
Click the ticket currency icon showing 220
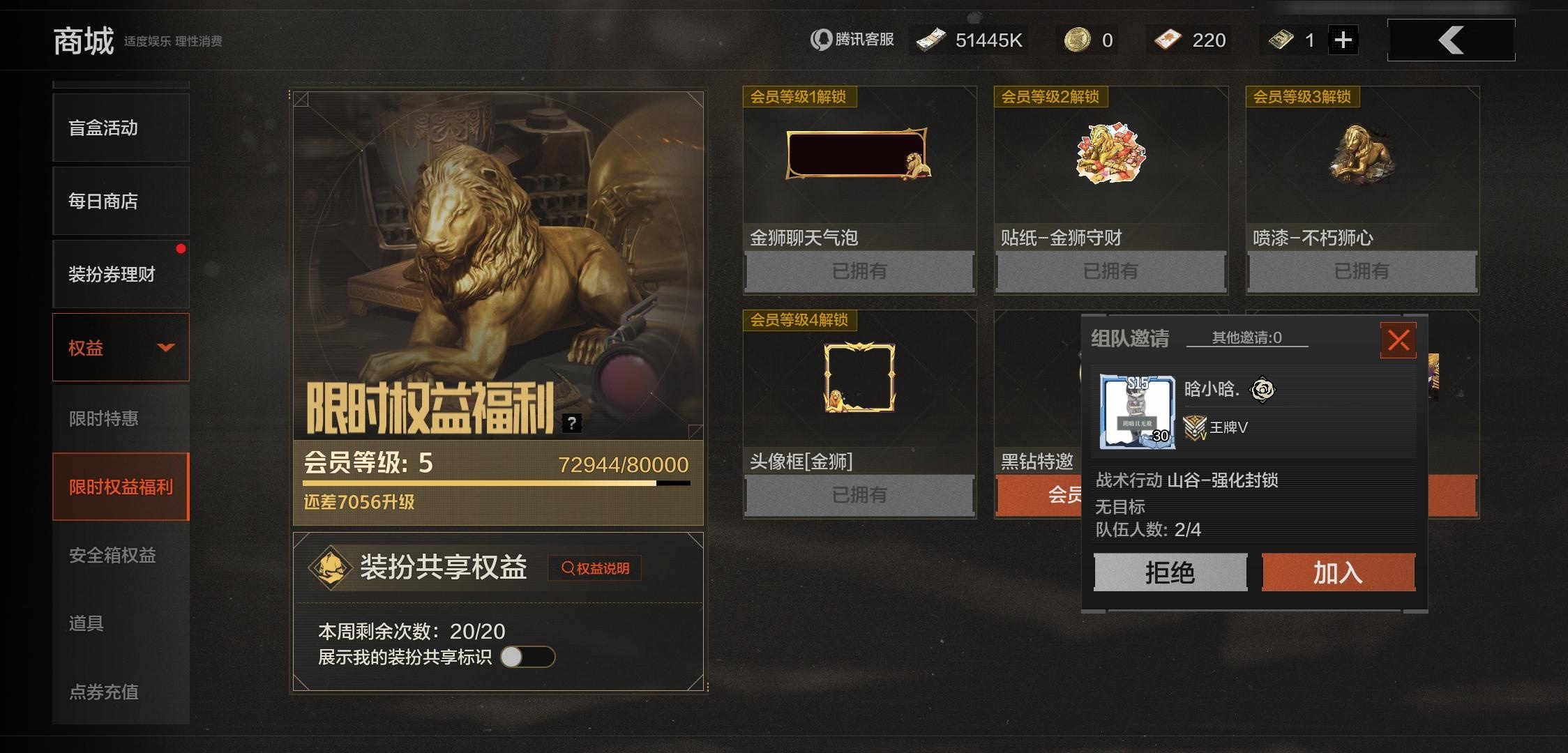pos(1167,39)
